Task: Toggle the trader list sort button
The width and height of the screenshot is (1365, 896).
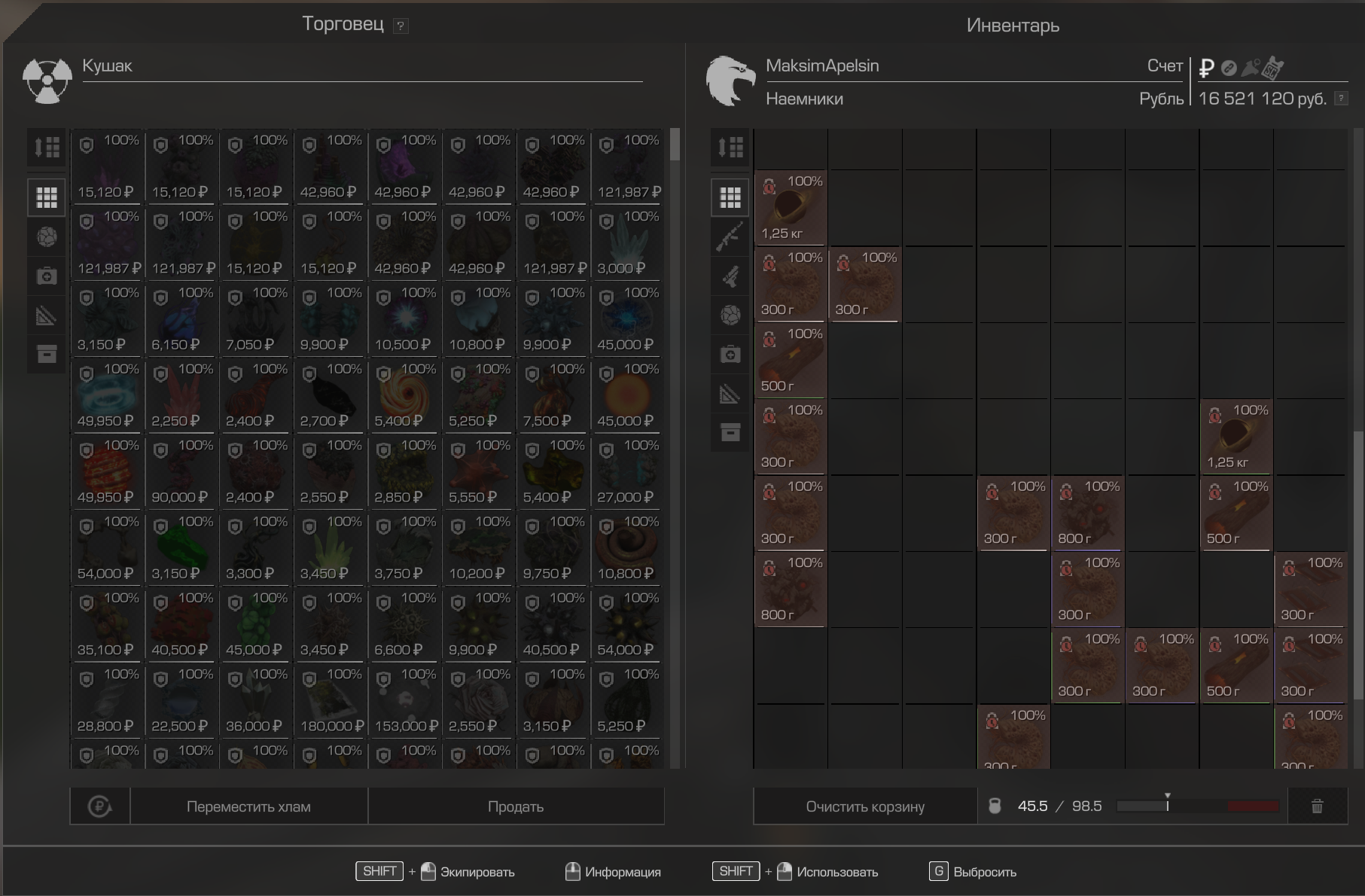Action: [47, 147]
